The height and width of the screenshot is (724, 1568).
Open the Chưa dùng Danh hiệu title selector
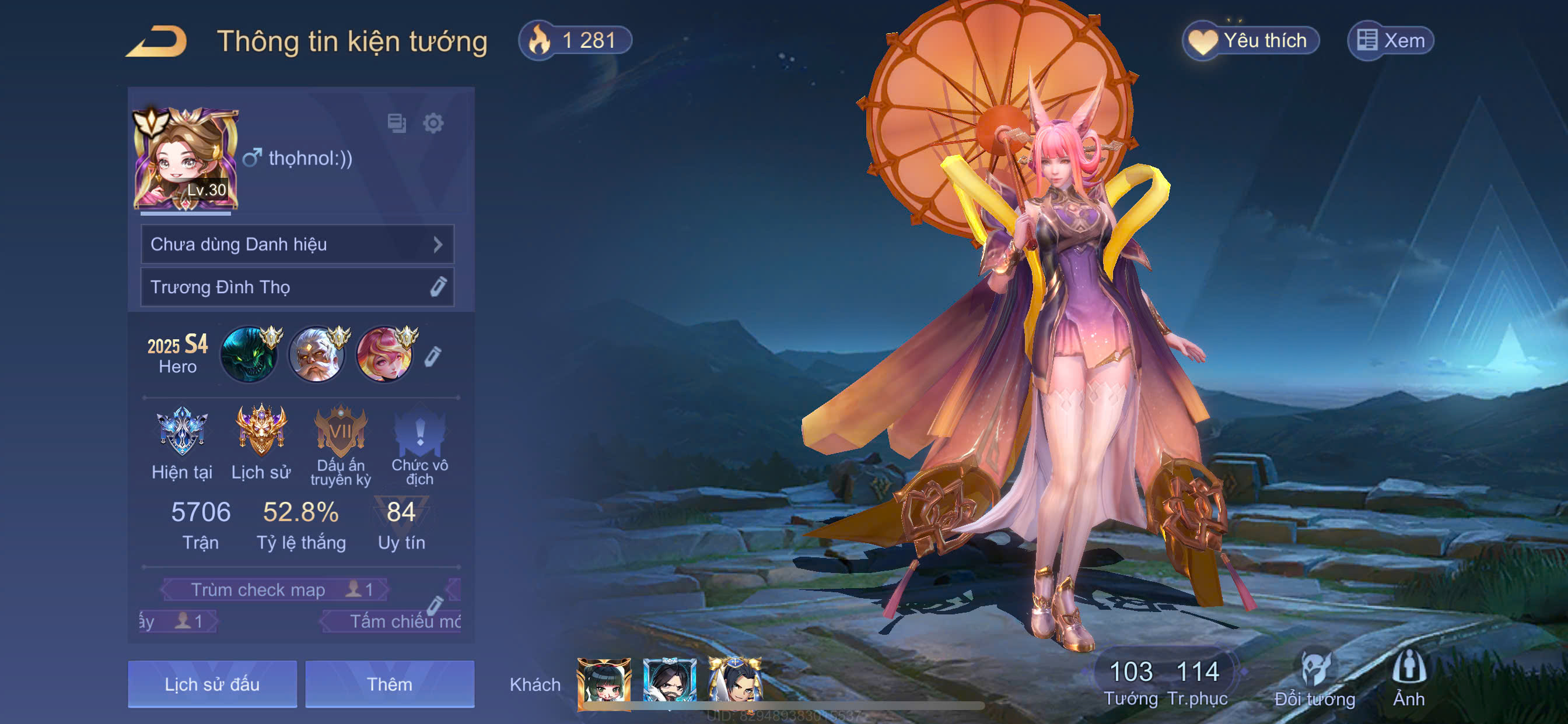pos(297,244)
